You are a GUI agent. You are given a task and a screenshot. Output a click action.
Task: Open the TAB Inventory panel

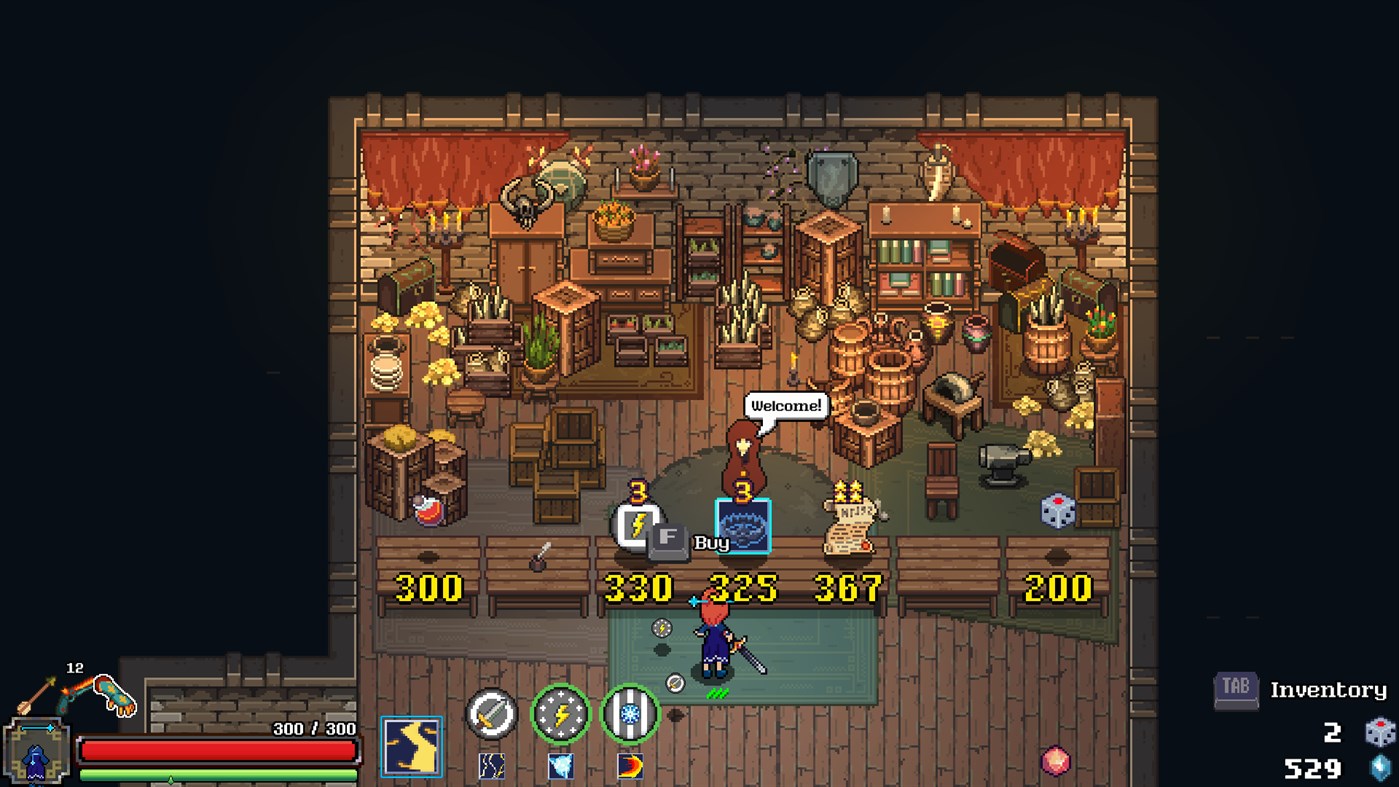(x=1235, y=690)
